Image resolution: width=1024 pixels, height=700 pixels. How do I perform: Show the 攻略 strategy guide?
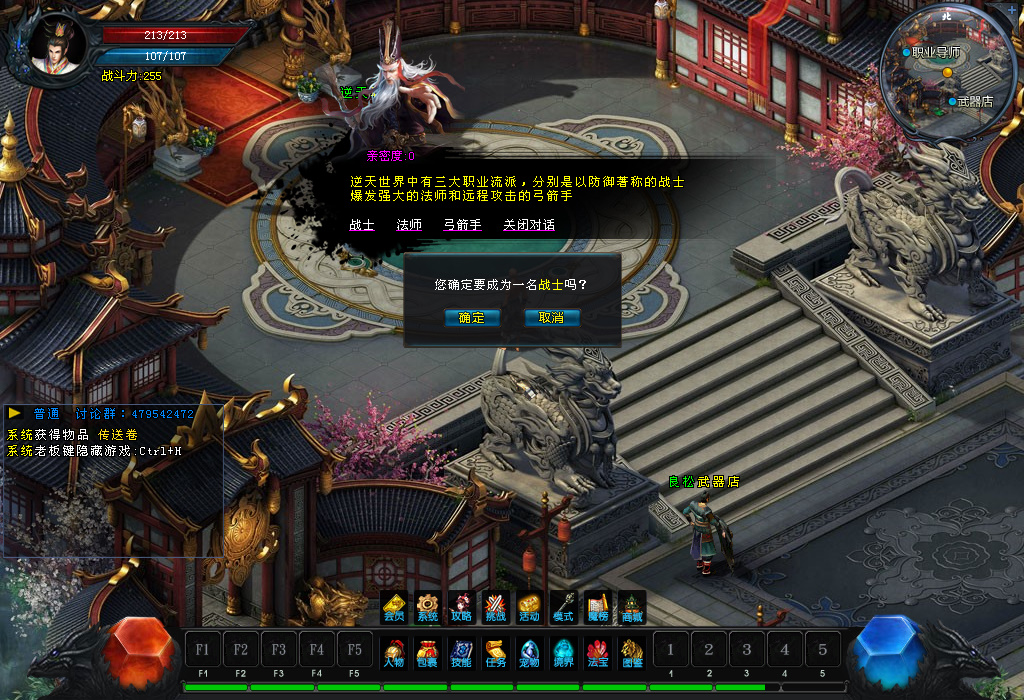461,607
